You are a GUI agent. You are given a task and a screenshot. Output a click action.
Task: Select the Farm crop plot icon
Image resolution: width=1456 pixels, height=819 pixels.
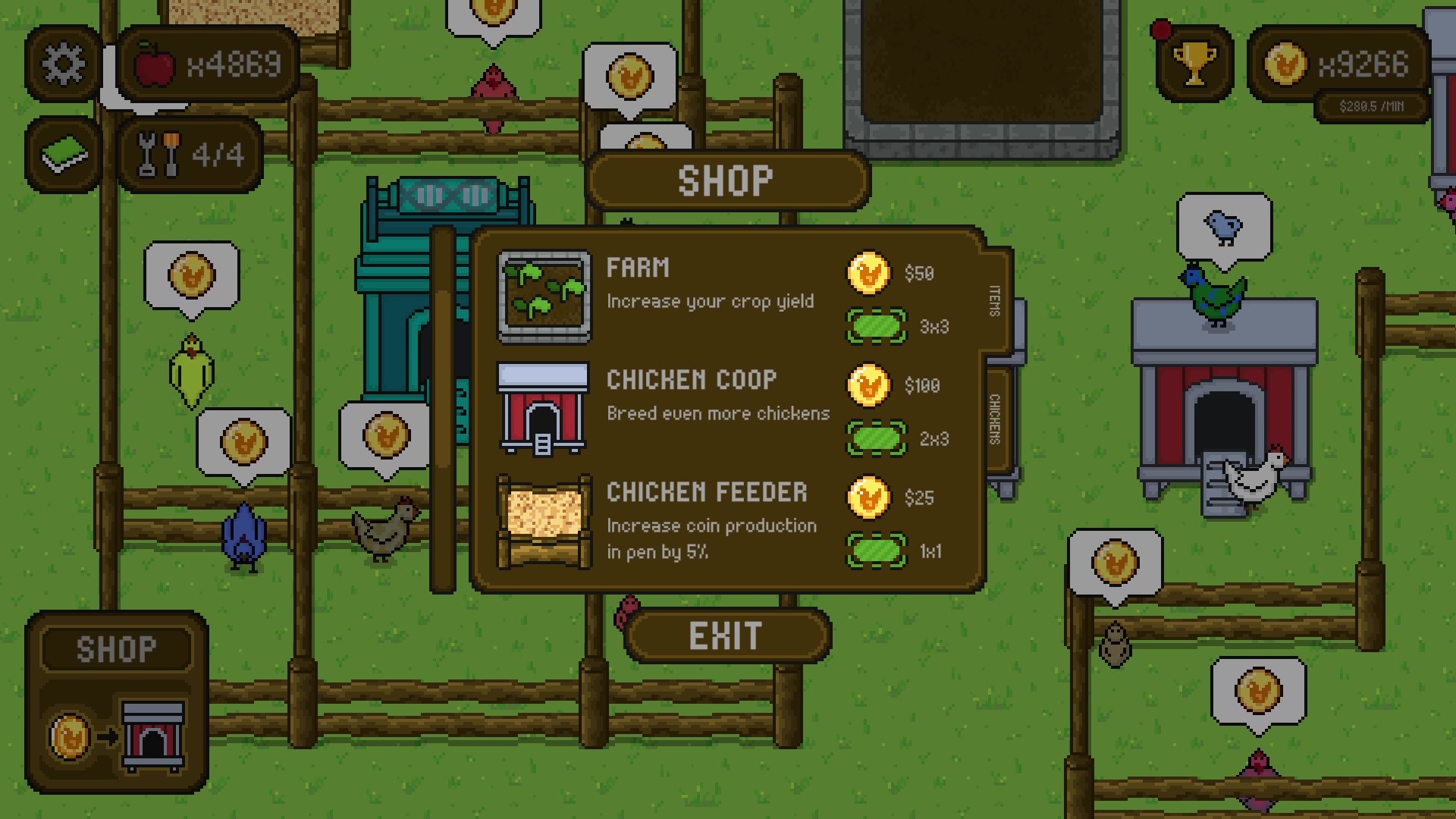(x=544, y=296)
